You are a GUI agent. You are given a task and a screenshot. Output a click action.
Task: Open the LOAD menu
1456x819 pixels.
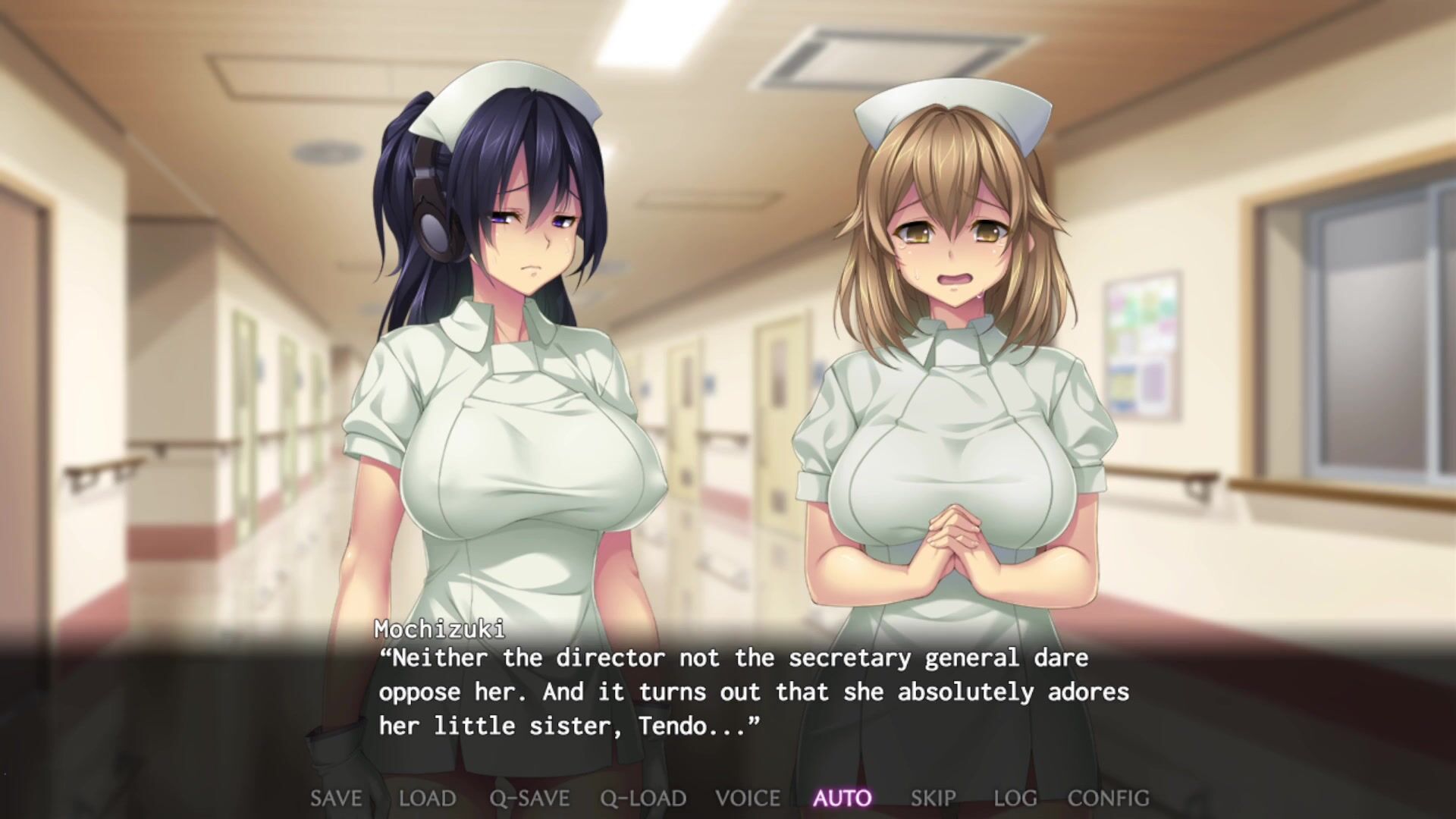pyautogui.click(x=428, y=799)
